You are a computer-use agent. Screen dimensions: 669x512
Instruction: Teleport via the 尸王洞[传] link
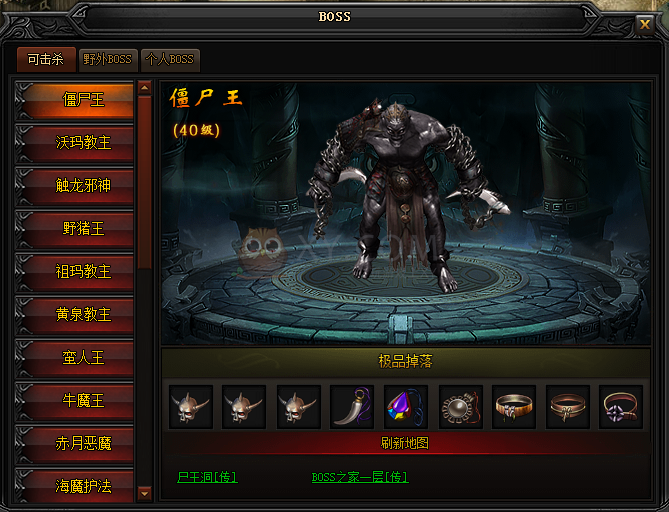tap(207, 477)
